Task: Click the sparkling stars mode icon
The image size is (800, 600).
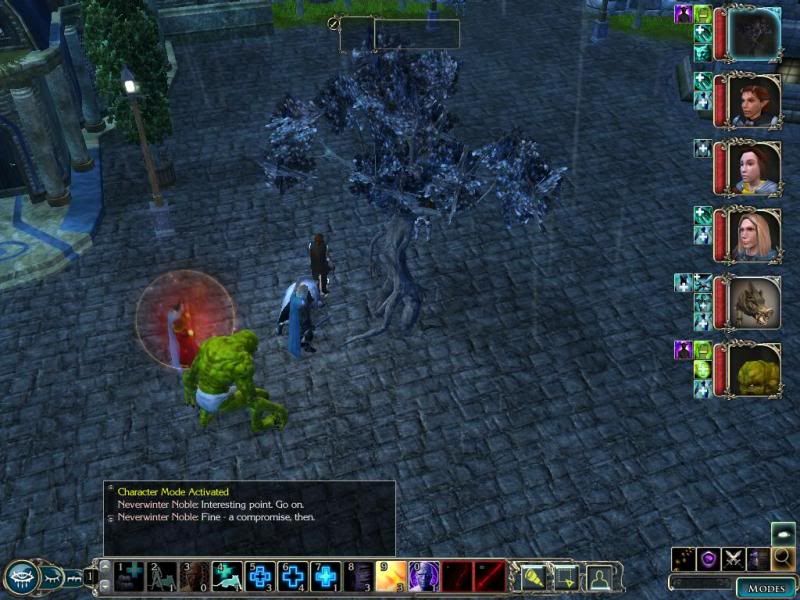Action: 684,559
